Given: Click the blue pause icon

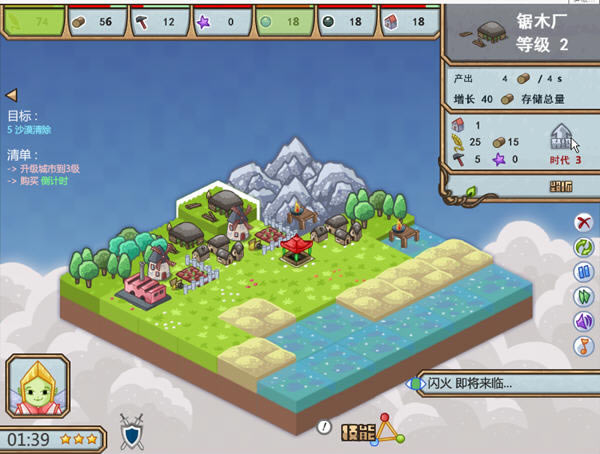Looking at the screenshot, I should (x=583, y=272).
